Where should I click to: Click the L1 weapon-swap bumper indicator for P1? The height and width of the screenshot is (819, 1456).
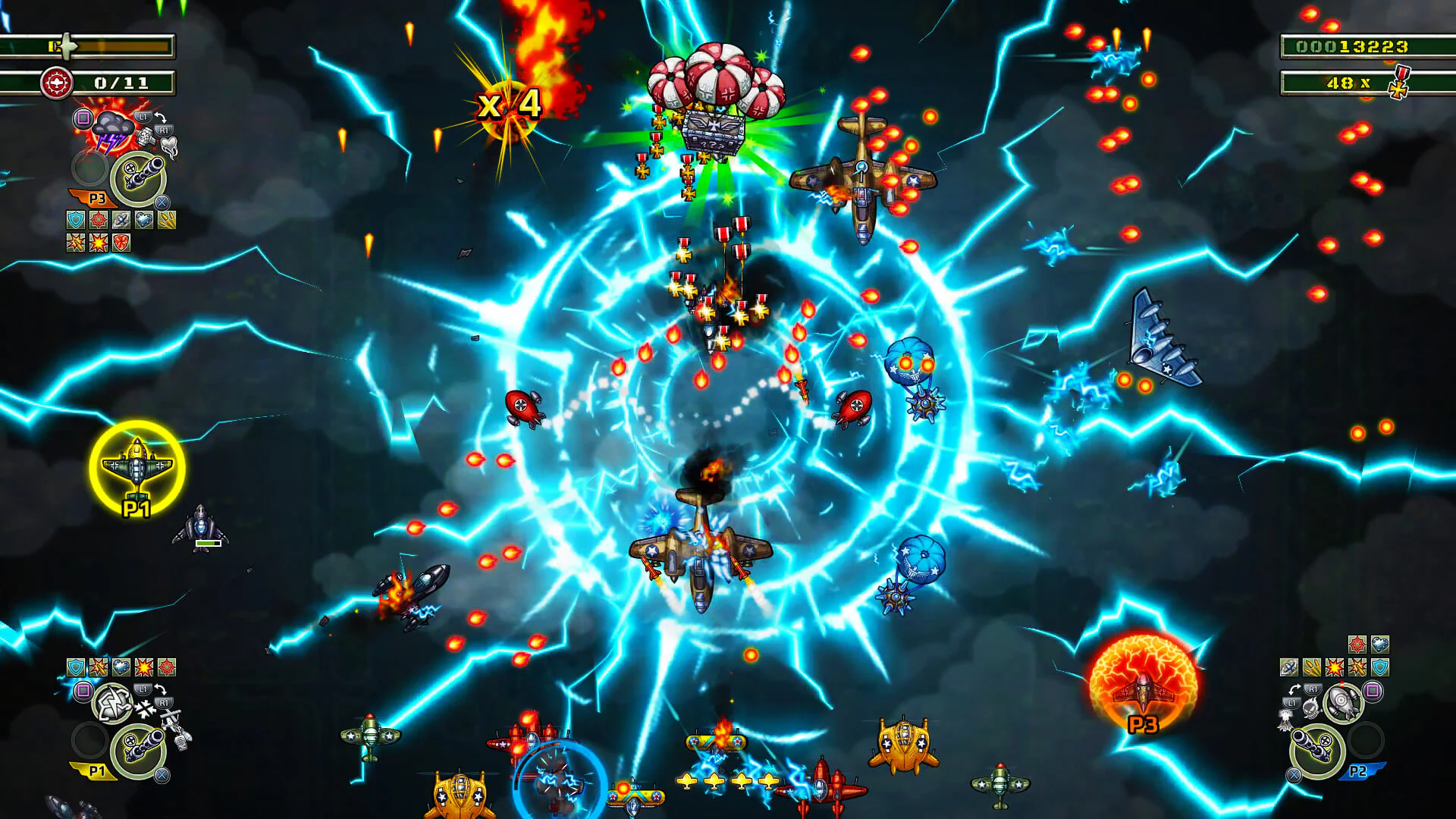tap(143, 689)
